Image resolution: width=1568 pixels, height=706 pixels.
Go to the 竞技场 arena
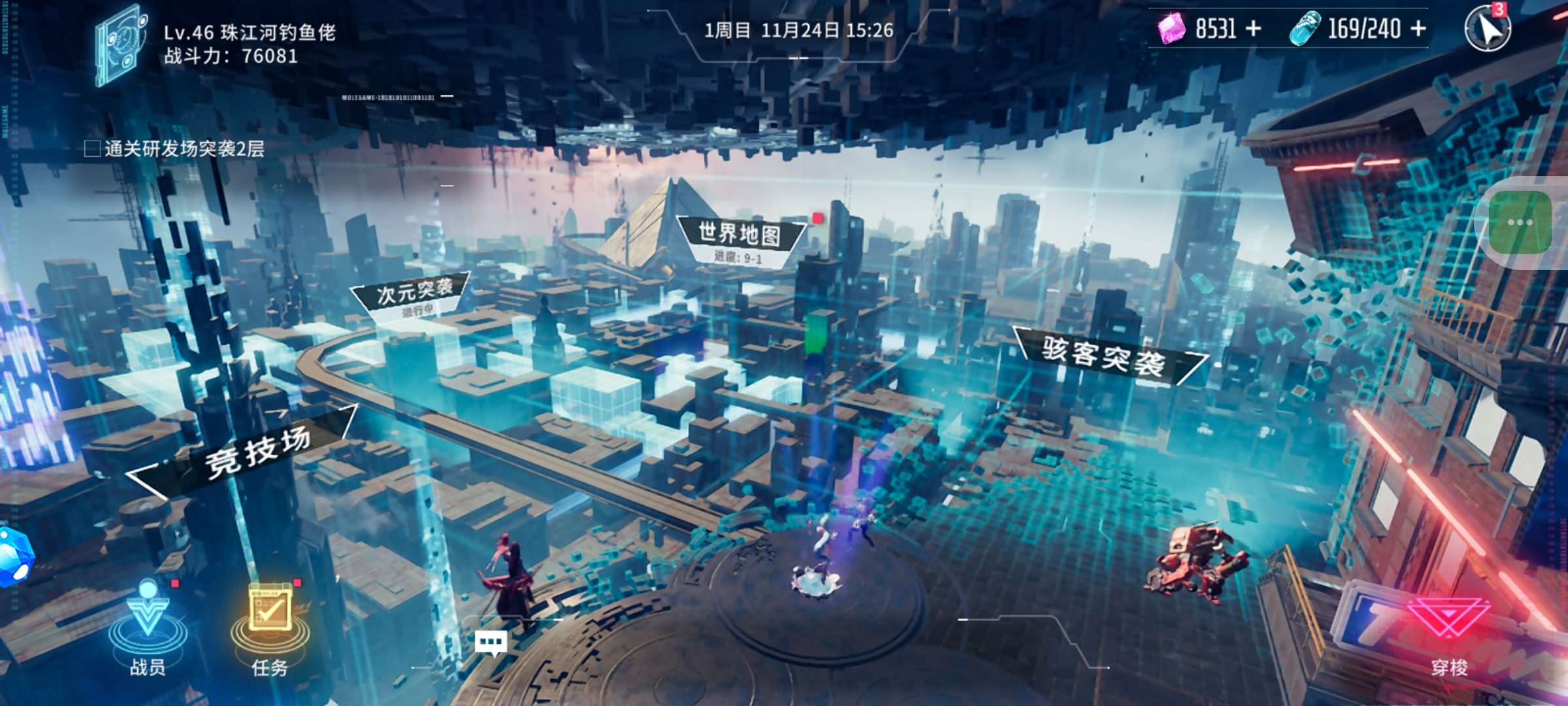point(257,452)
